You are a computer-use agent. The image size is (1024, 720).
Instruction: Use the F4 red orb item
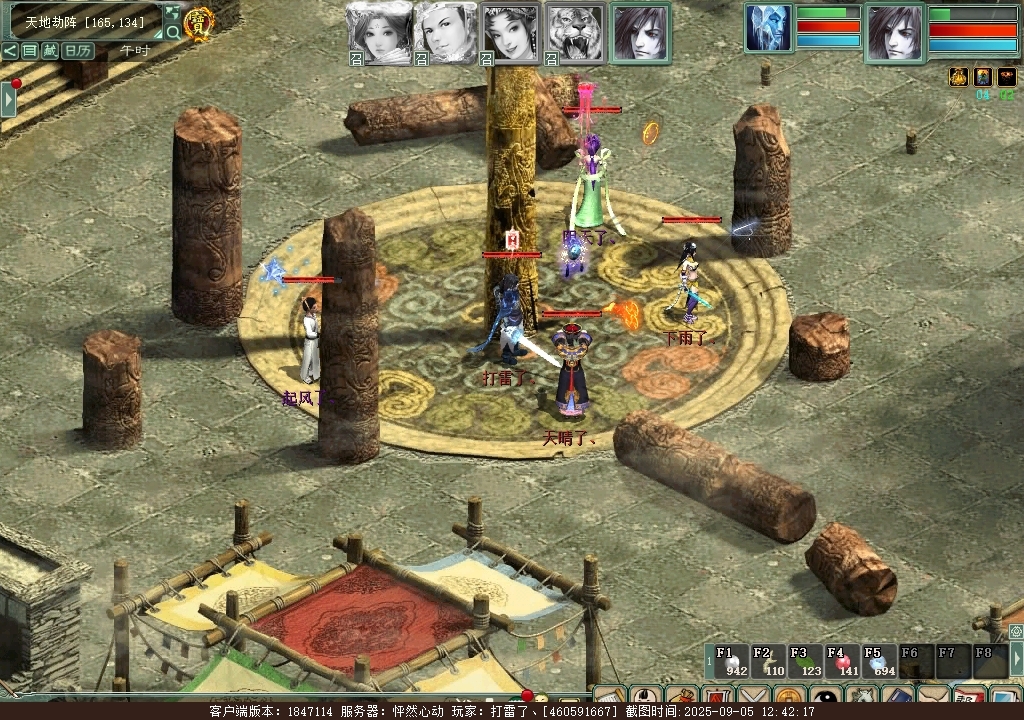(x=842, y=662)
